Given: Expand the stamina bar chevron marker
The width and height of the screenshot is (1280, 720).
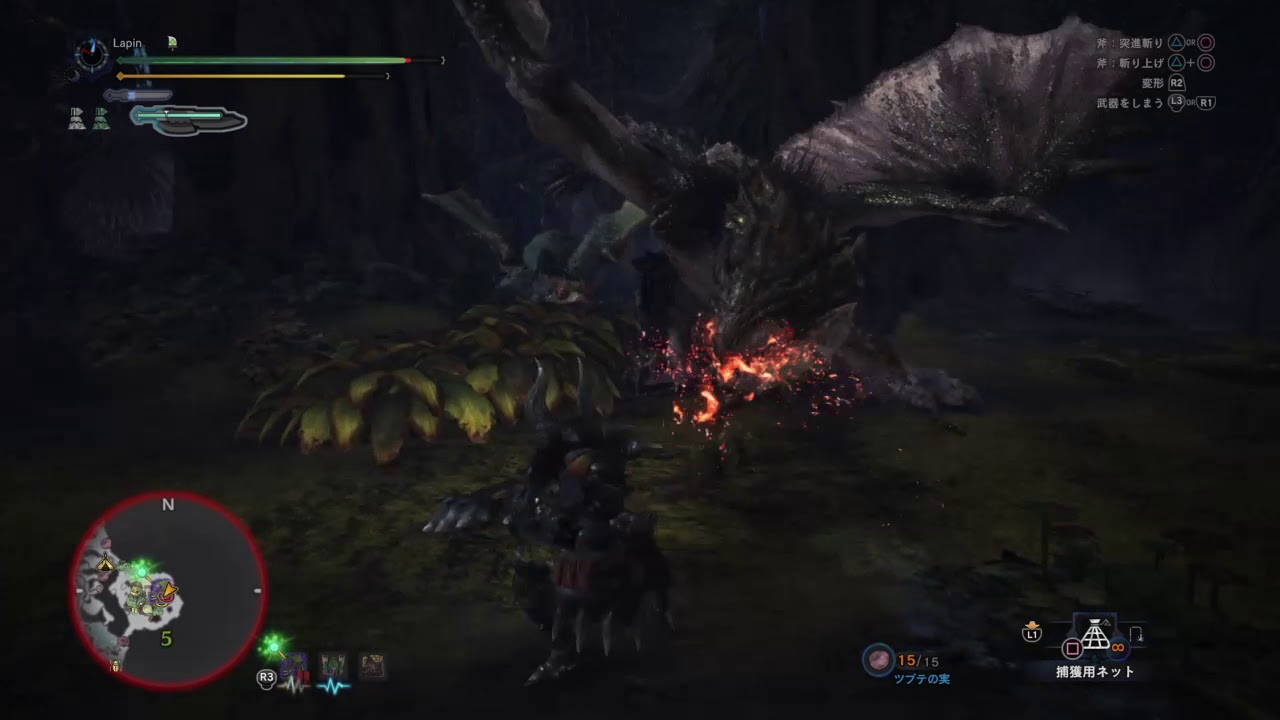Looking at the screenshot, I should click(388, 76).
